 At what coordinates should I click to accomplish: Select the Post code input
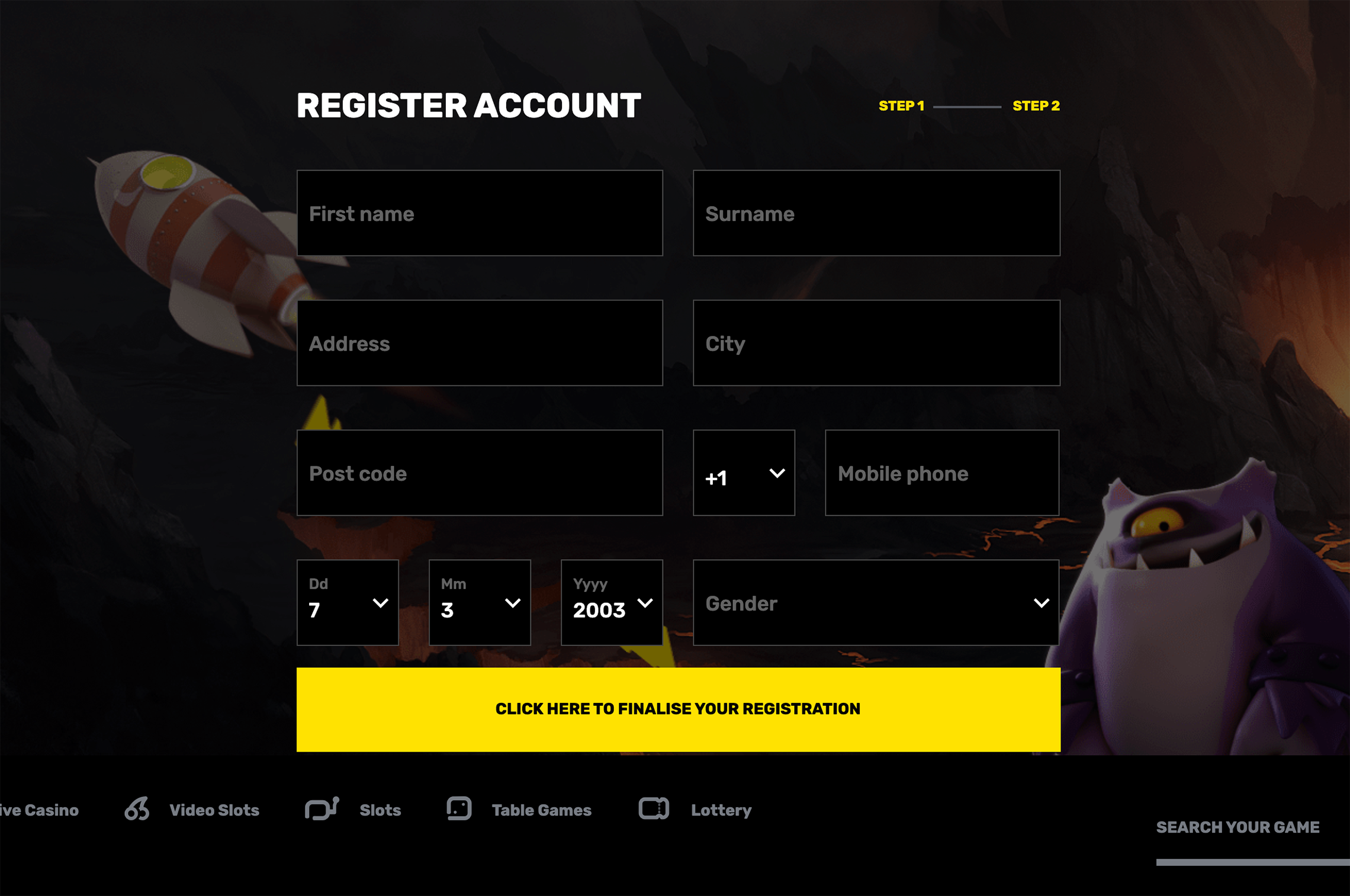(x=480, y=473)
